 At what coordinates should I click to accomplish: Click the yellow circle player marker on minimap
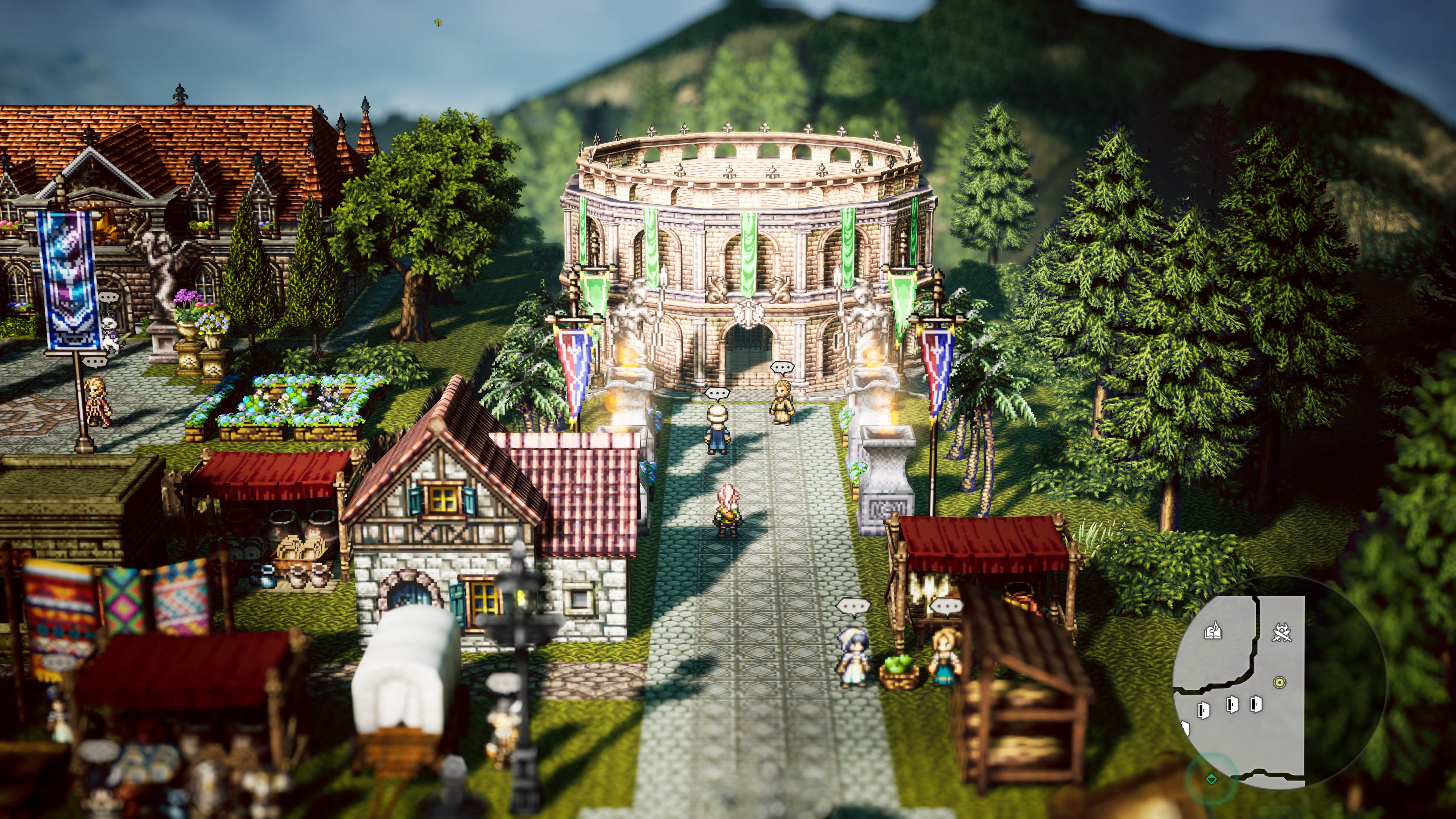coord(1280,682)
